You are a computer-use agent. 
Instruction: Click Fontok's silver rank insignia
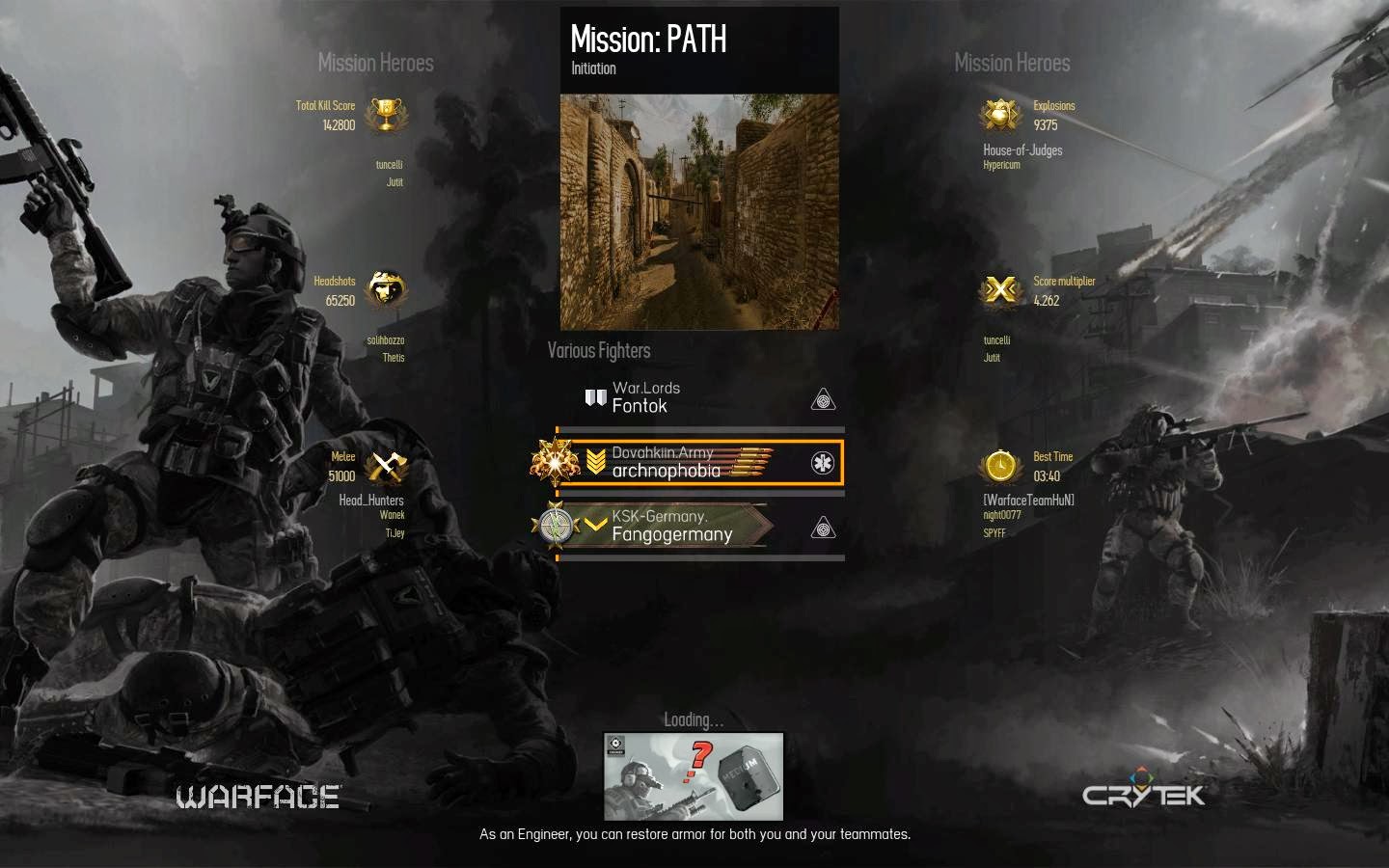point(594,397)
